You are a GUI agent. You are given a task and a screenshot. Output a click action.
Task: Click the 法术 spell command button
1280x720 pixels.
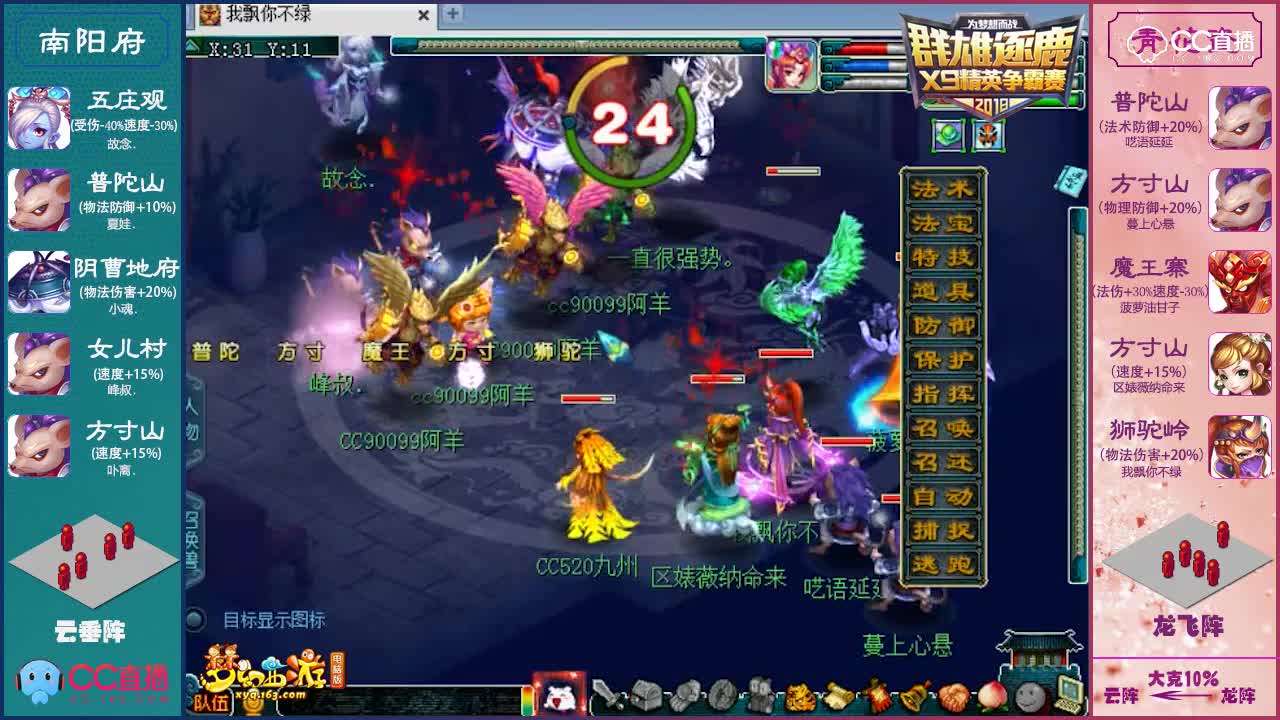(x=942, y=186)
